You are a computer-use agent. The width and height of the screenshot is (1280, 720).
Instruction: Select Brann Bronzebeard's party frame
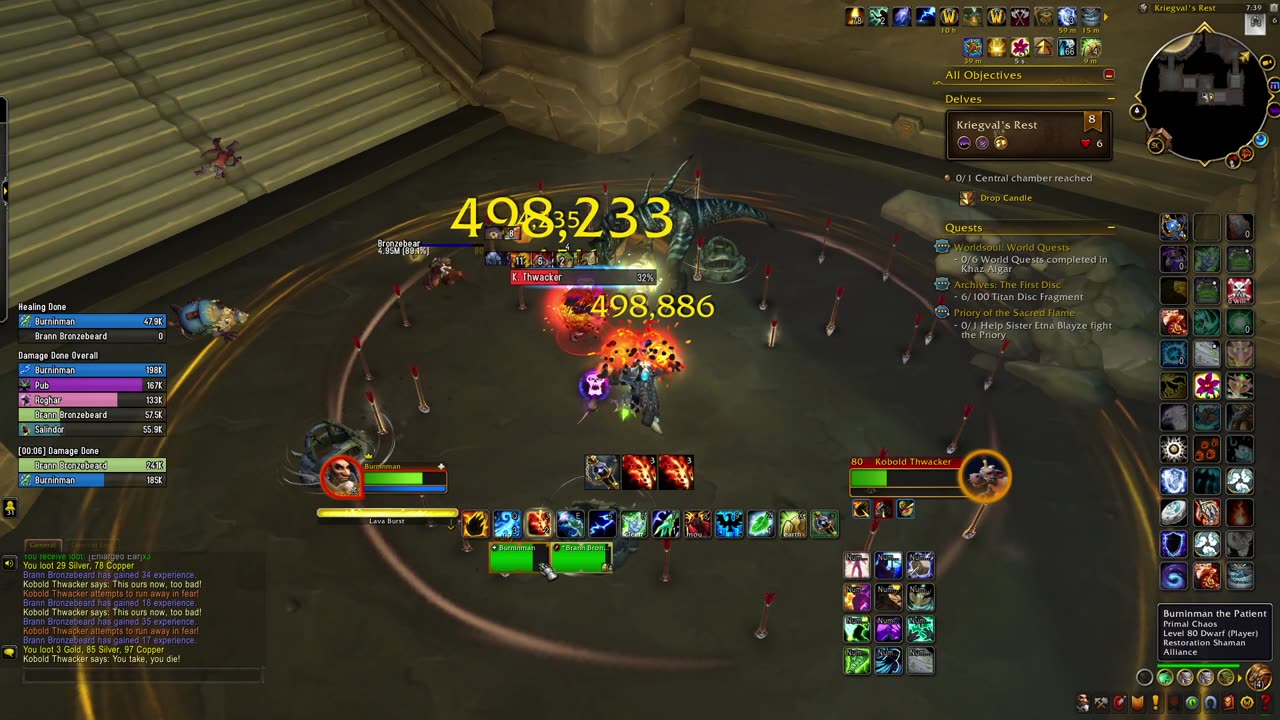tap(581, 558)
